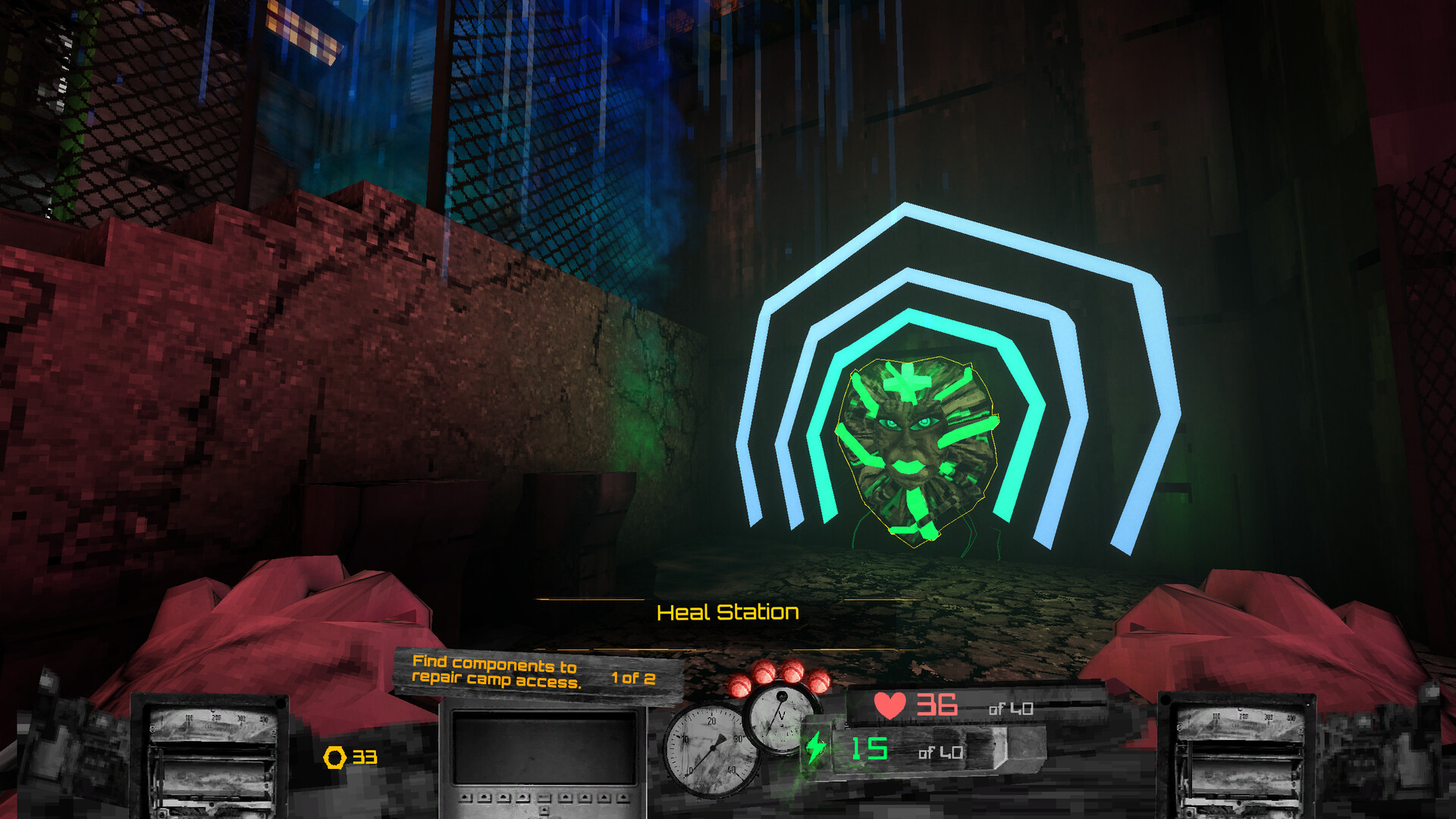Select the Heal Station label
1456x819 pixels.
(727, 610)
